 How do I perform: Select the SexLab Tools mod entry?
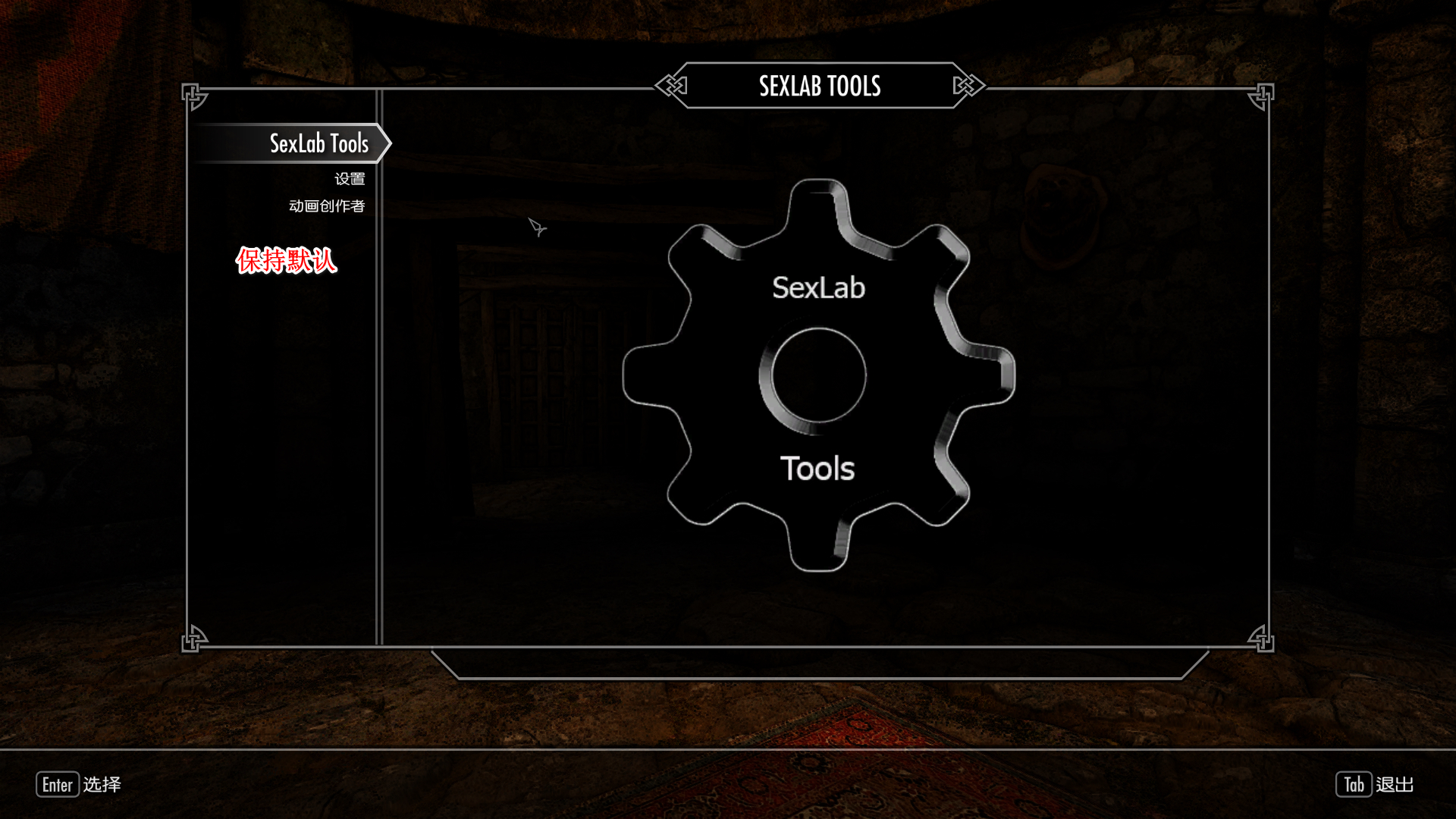[x=318, y=143]
